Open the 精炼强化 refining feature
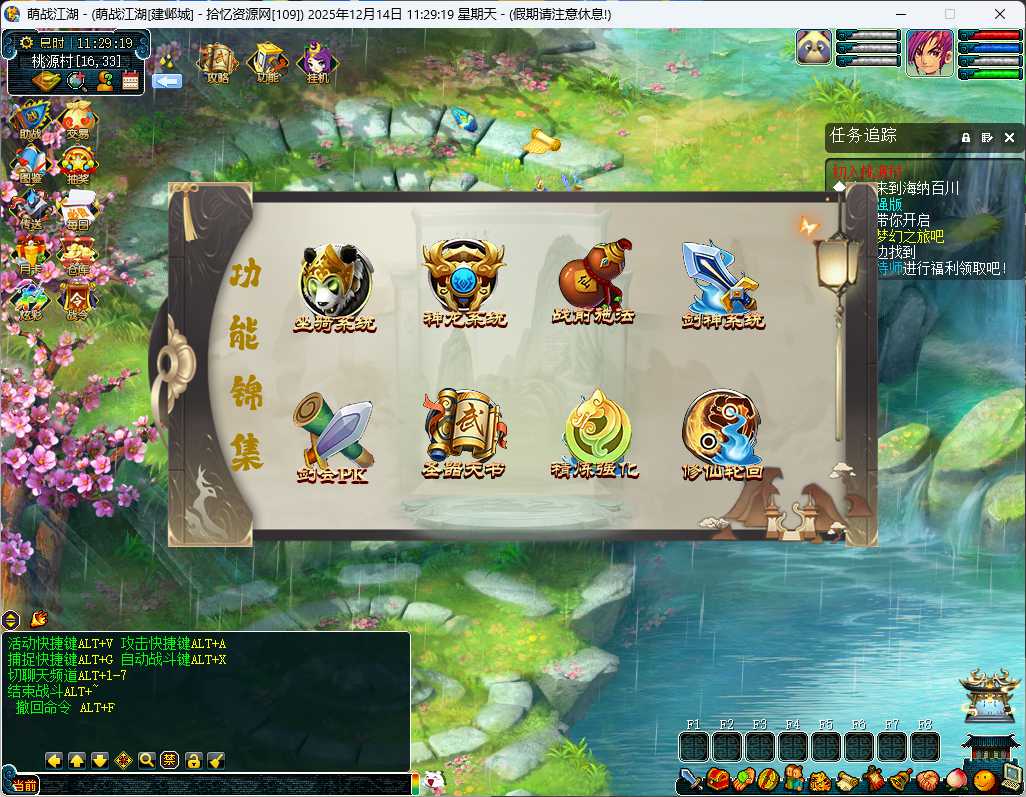1026x797 pixels. [x=595, y=432]
